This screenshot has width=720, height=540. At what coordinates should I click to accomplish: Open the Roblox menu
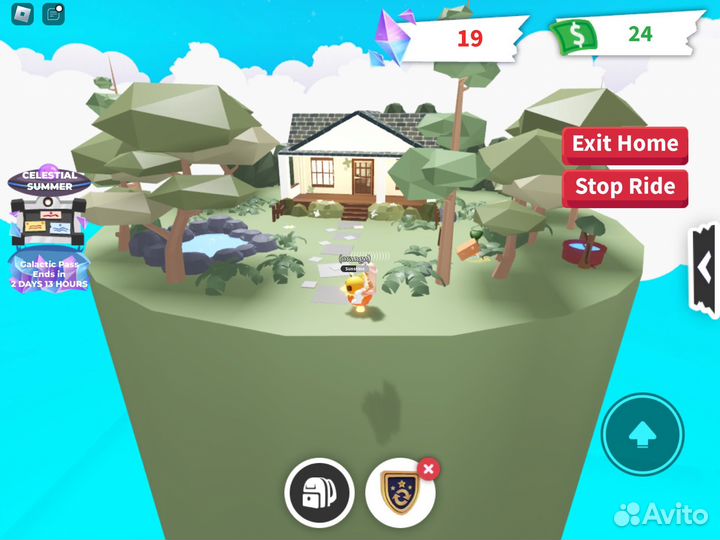tap(22, 15)
